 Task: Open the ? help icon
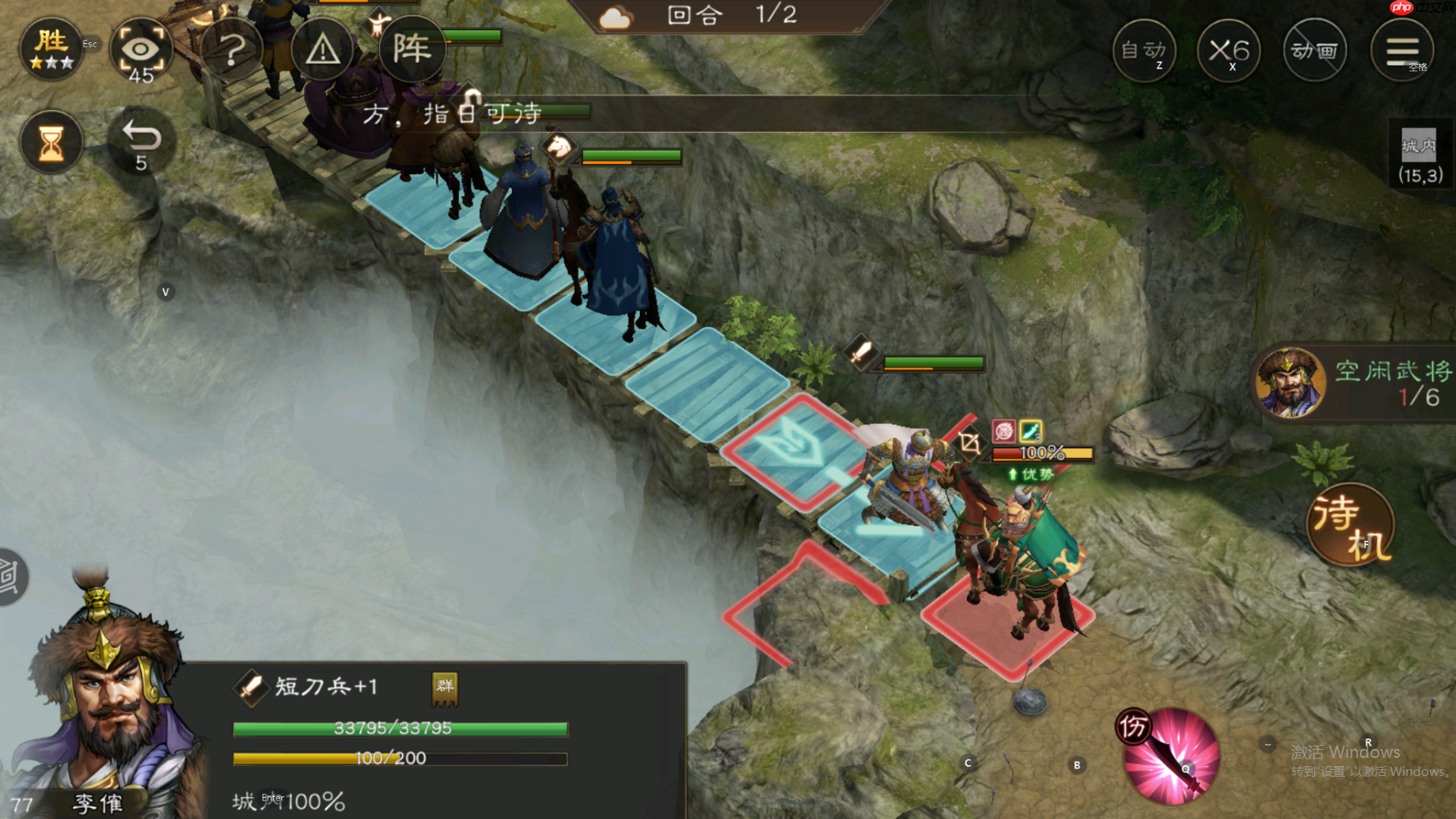point(234,49)
